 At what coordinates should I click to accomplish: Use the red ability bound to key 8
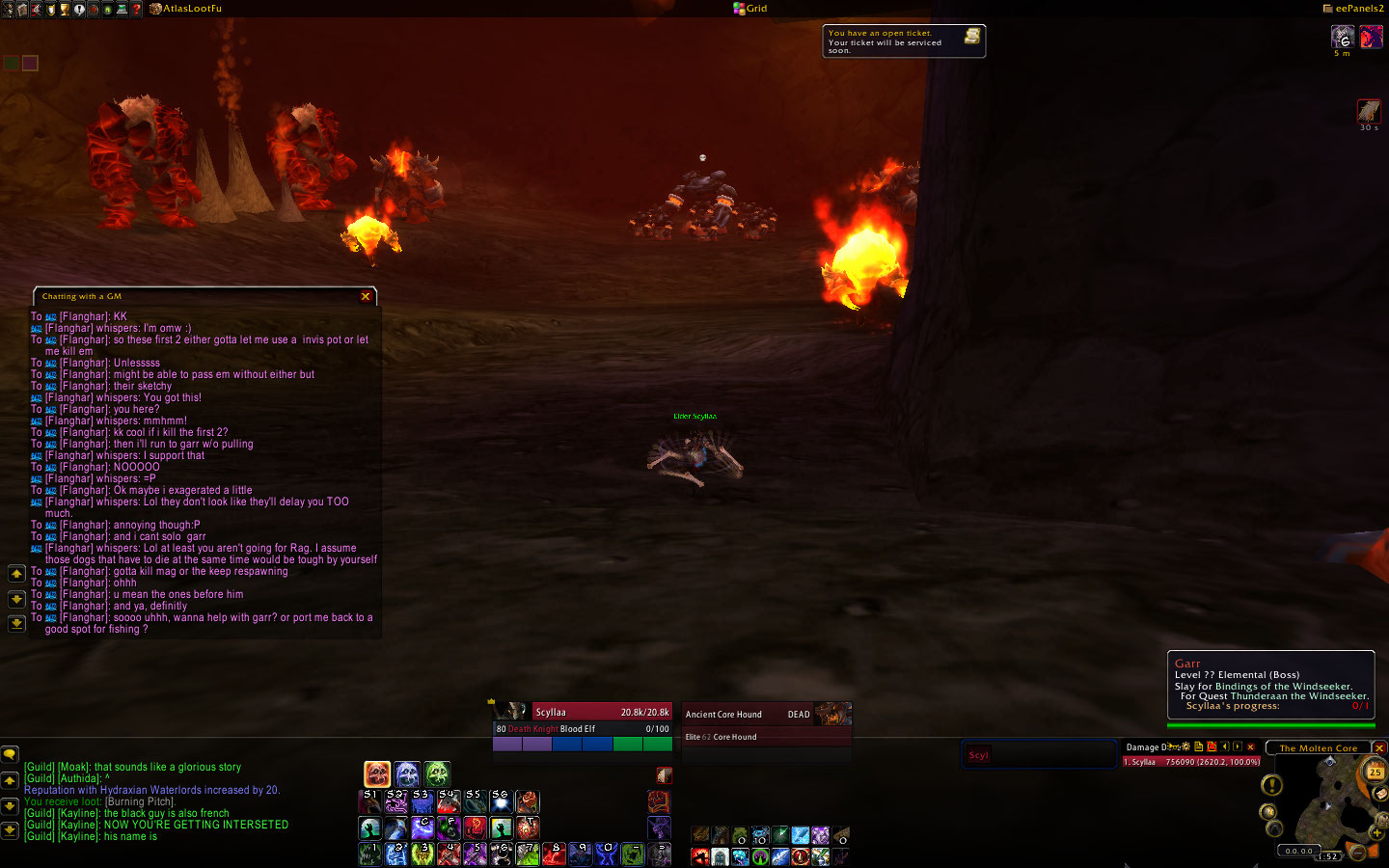click(553, 854)
